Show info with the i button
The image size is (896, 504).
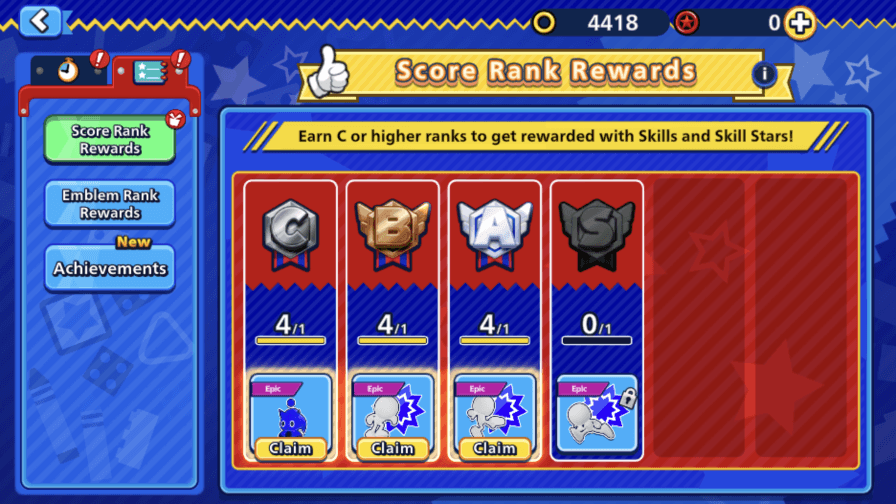pos(764,74)
